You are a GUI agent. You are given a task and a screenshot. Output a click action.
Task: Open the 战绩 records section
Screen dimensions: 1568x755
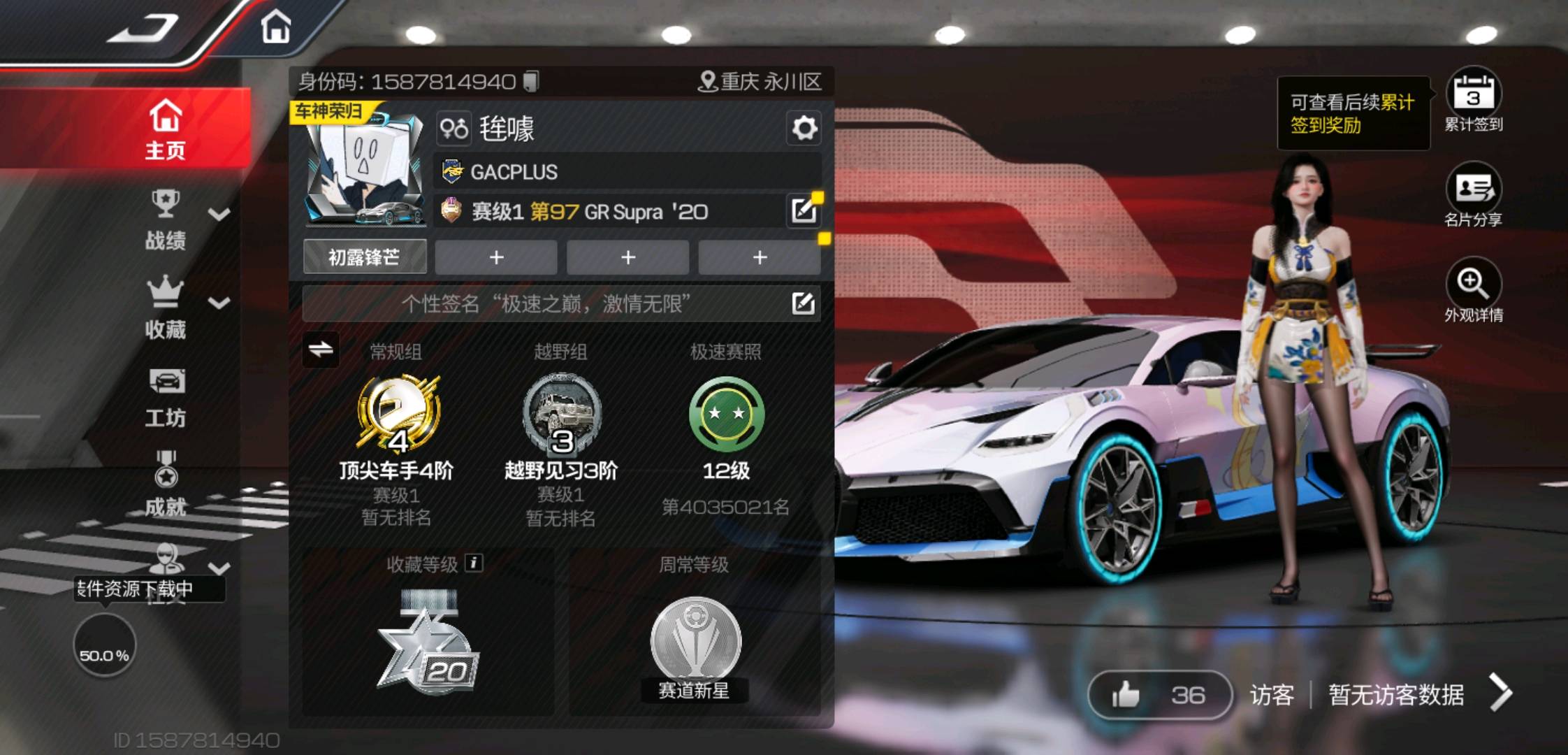tap(166, 220)
